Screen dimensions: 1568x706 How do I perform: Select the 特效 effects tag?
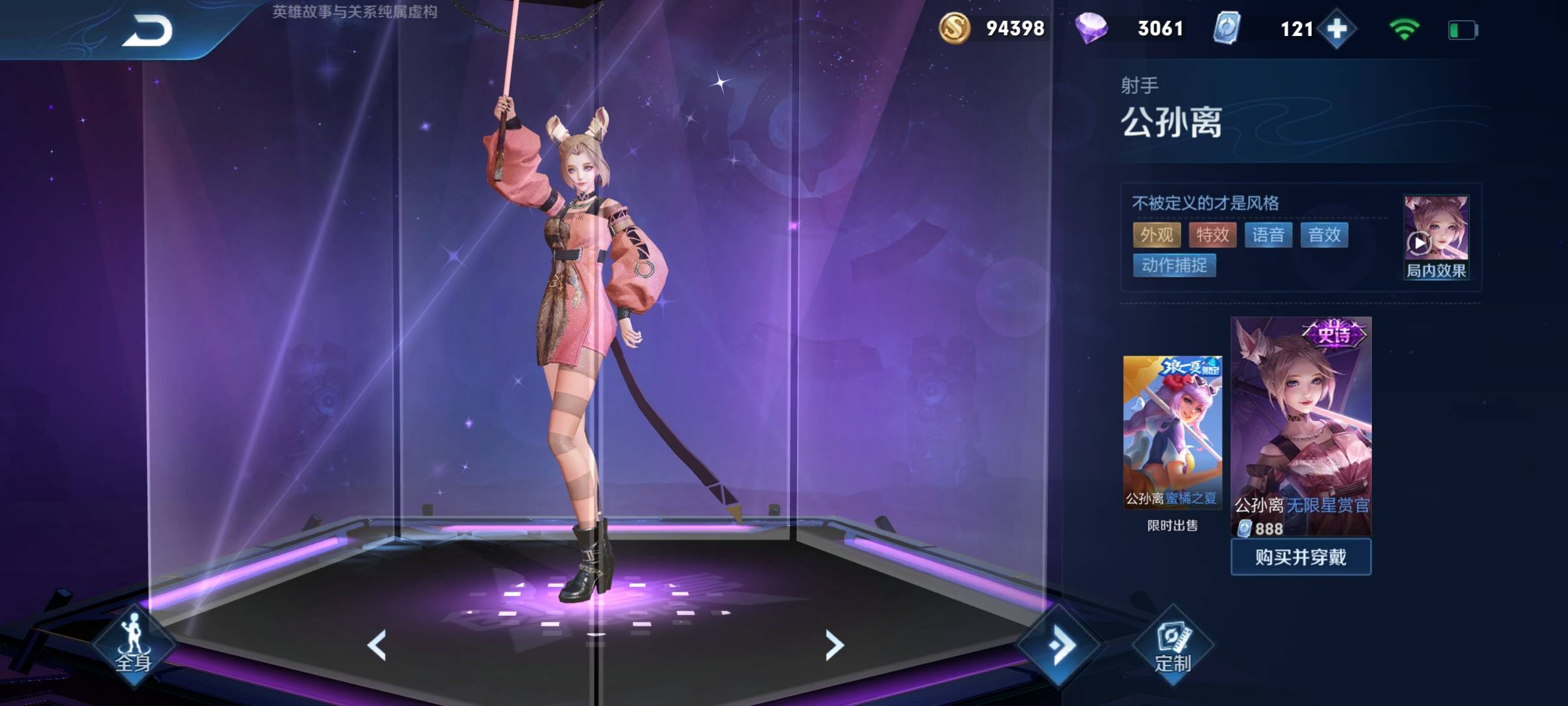coord(1213,235)
